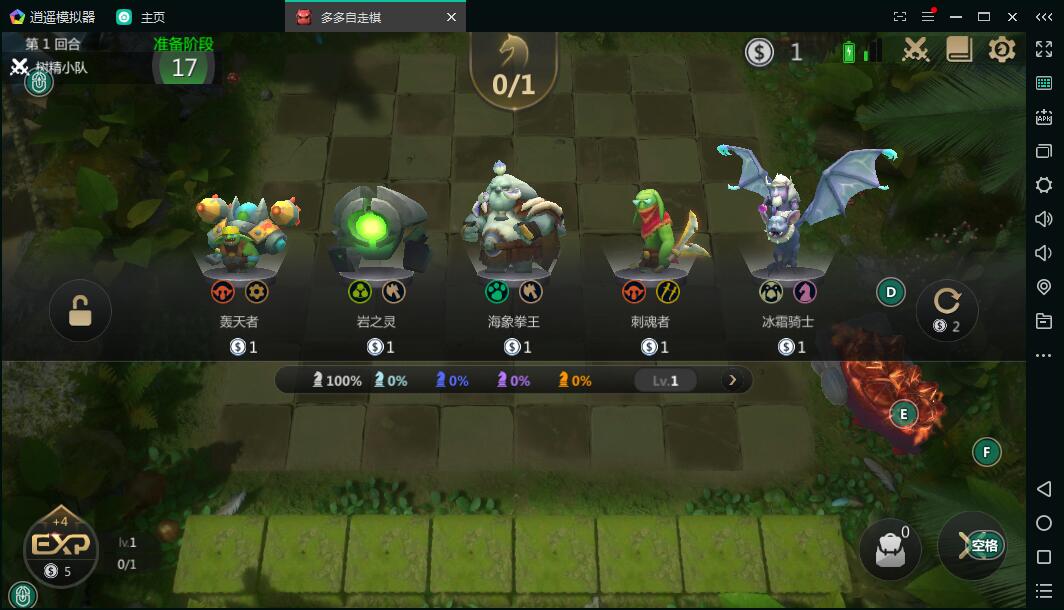This screenshot has height=610, width=1064.
Task: Open the crossed swords battle icon
Action: 916,49
